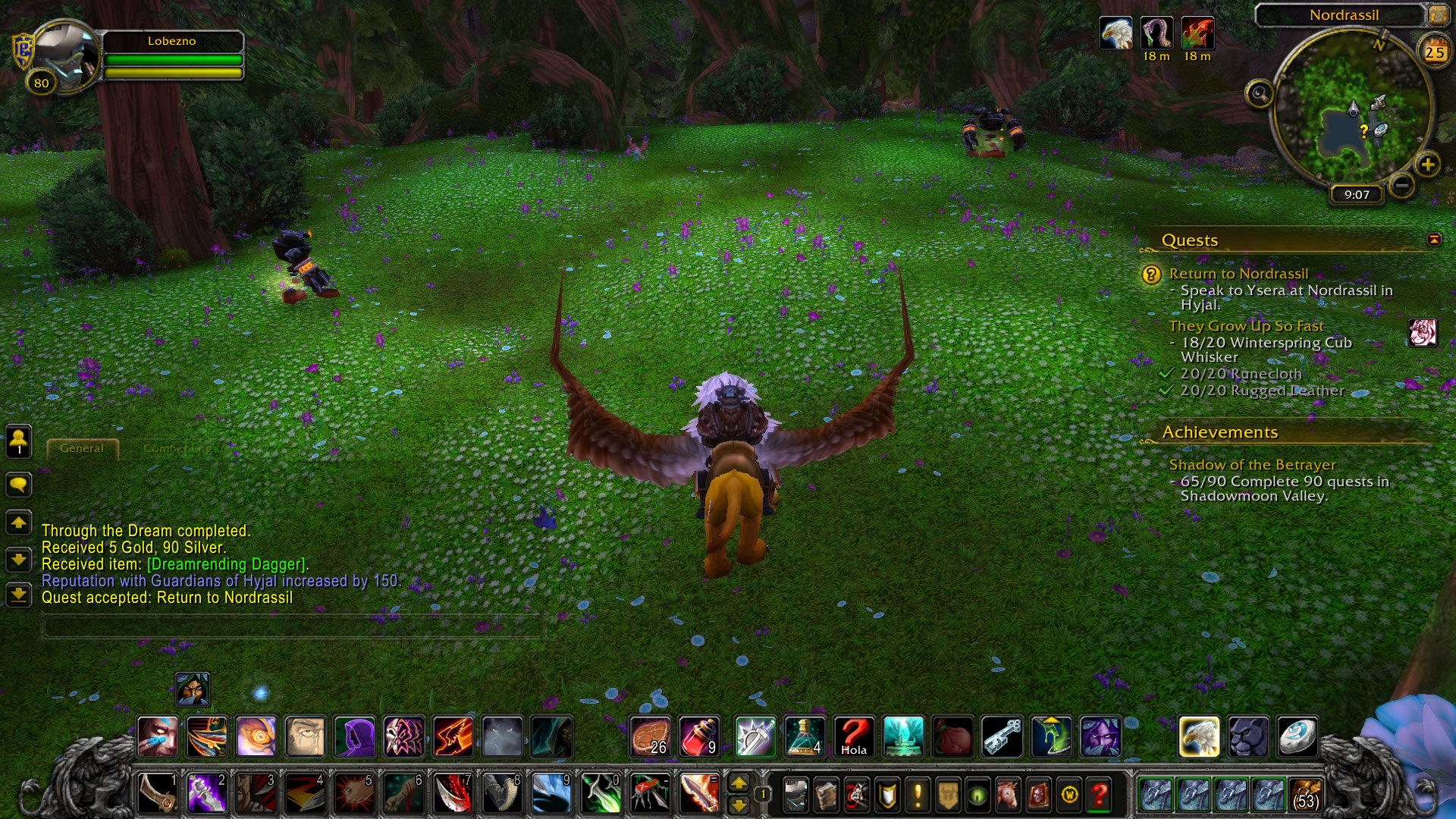Use the food item with 26 stacks

[651, 736]
